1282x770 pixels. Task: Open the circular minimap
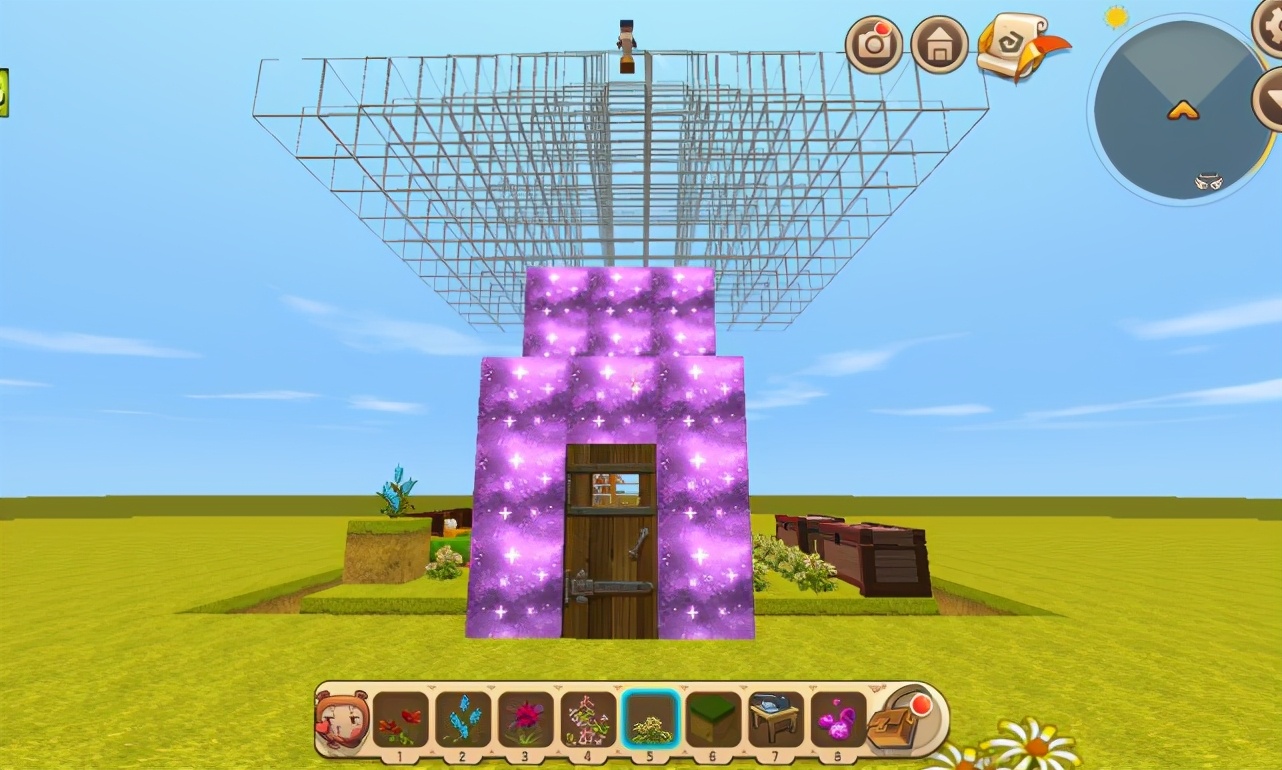pyautogui.click(x=1178, y=109)
